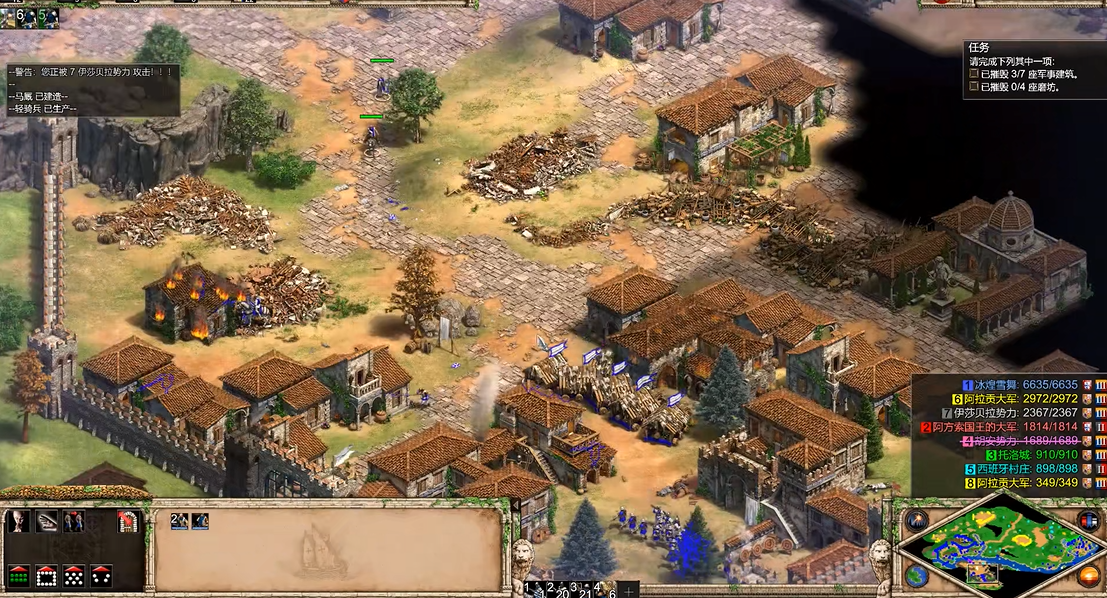Choose the hollow square formation icon
The image size is (1107, 598).
tap(46, 576)
